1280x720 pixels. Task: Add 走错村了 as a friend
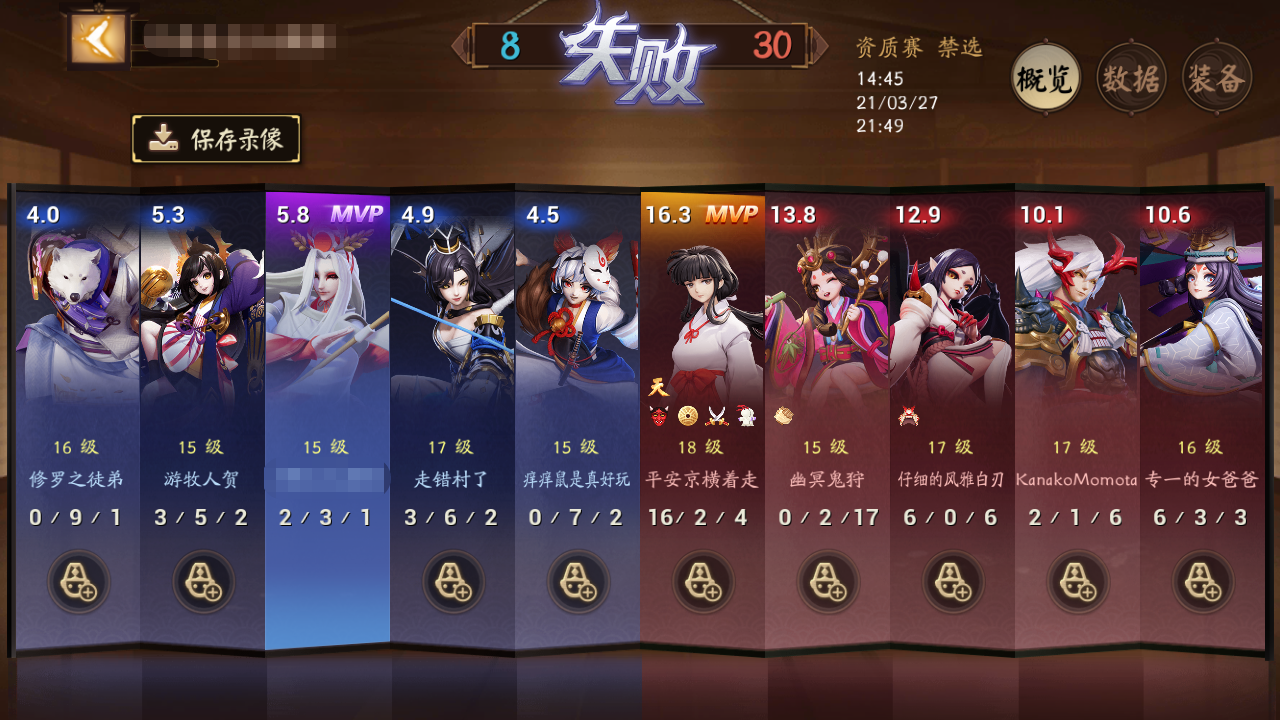(451, 583)
